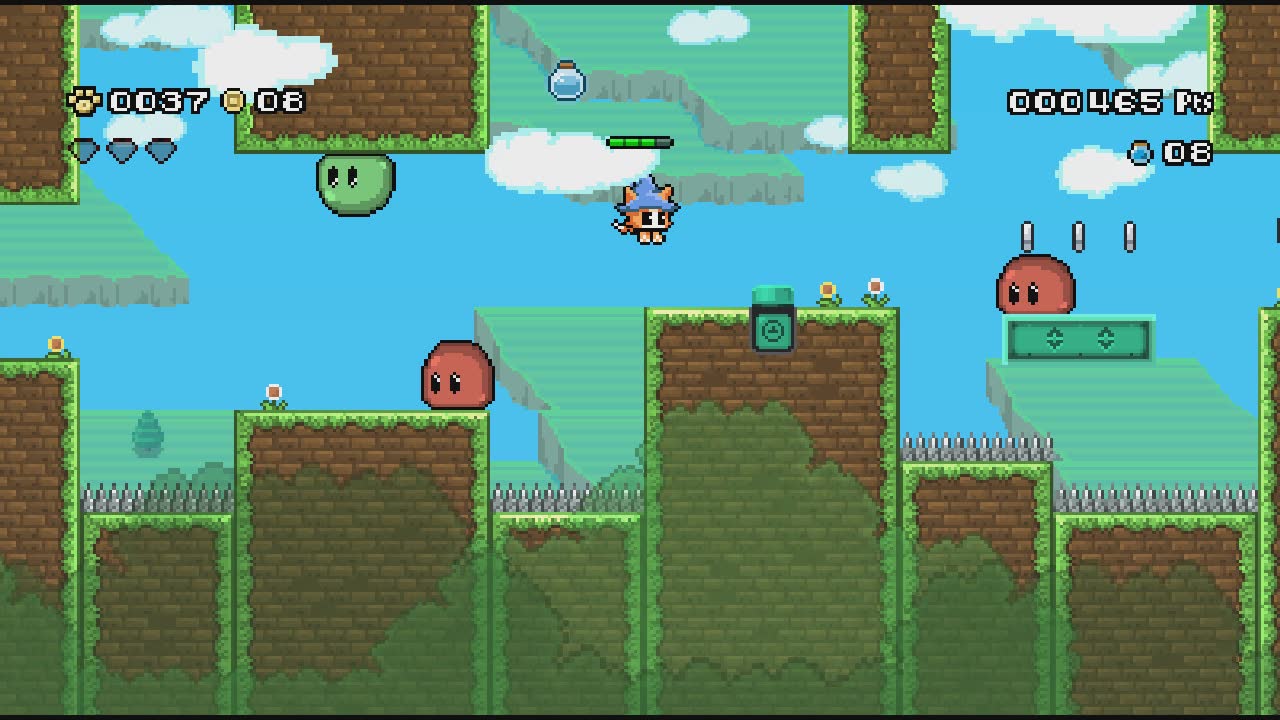This screenshot has width=1280, height=720.
Task: Click the rightmost blue shield icon
Action: (x=163, y=148)
